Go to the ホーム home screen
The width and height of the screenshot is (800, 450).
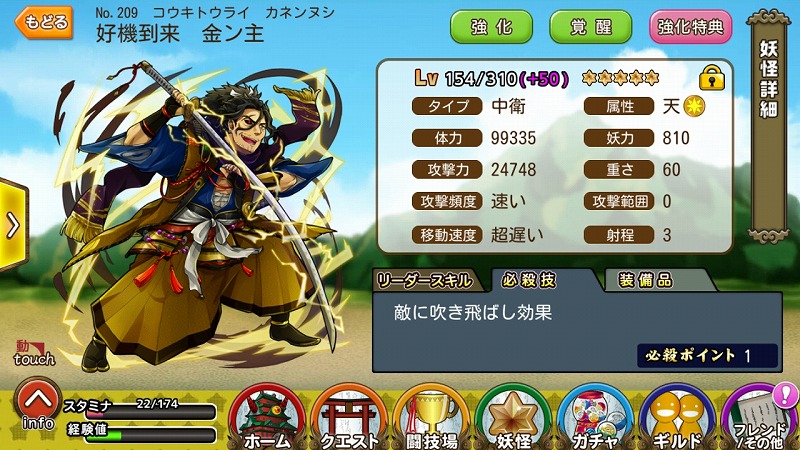(267, 417)
